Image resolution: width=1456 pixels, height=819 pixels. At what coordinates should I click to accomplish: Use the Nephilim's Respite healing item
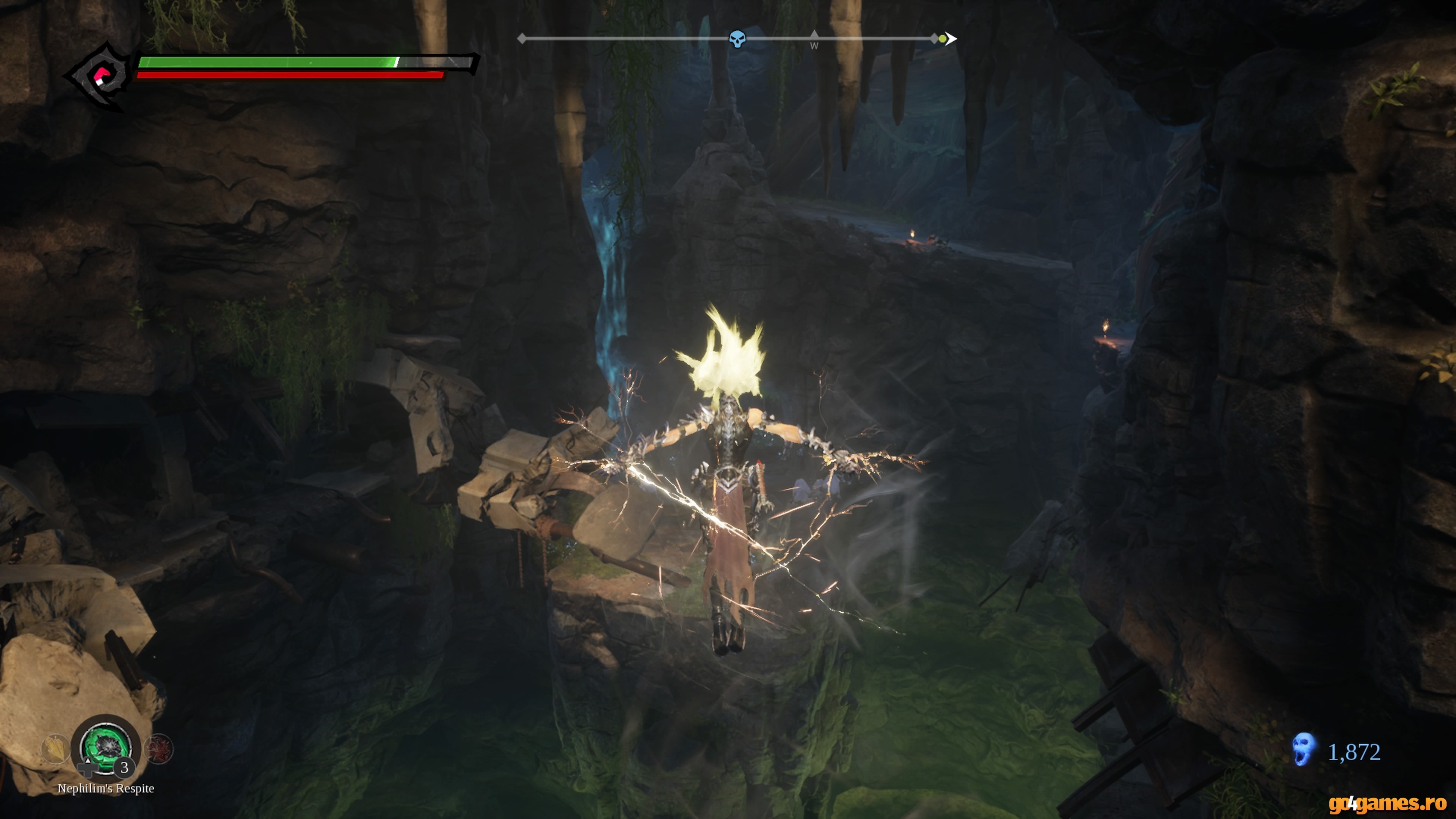click(106, 747)
